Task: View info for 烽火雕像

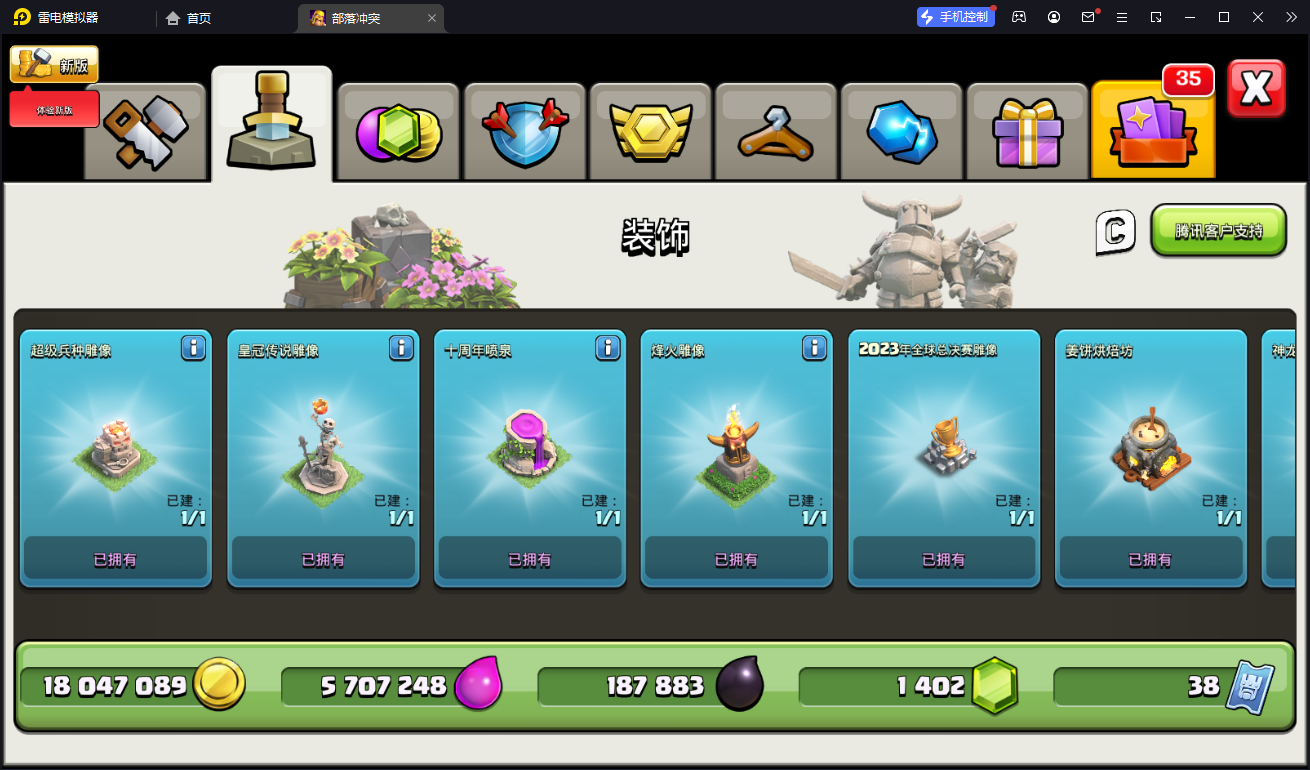Action: 814,348
